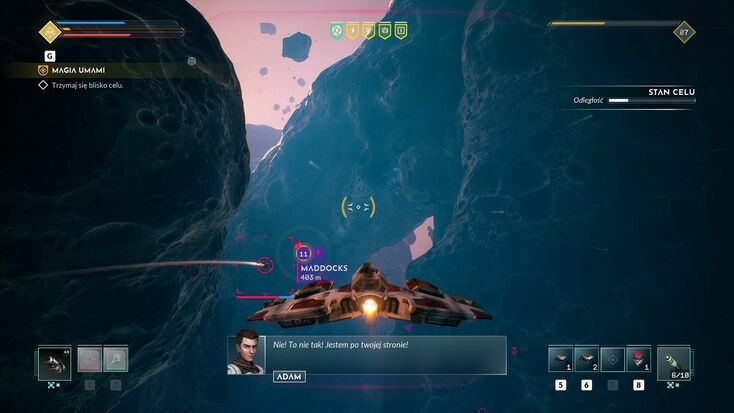Select the primary weapon slot with the gun
This screenshot has width=734, height=413.
click(x=54, y=361)
